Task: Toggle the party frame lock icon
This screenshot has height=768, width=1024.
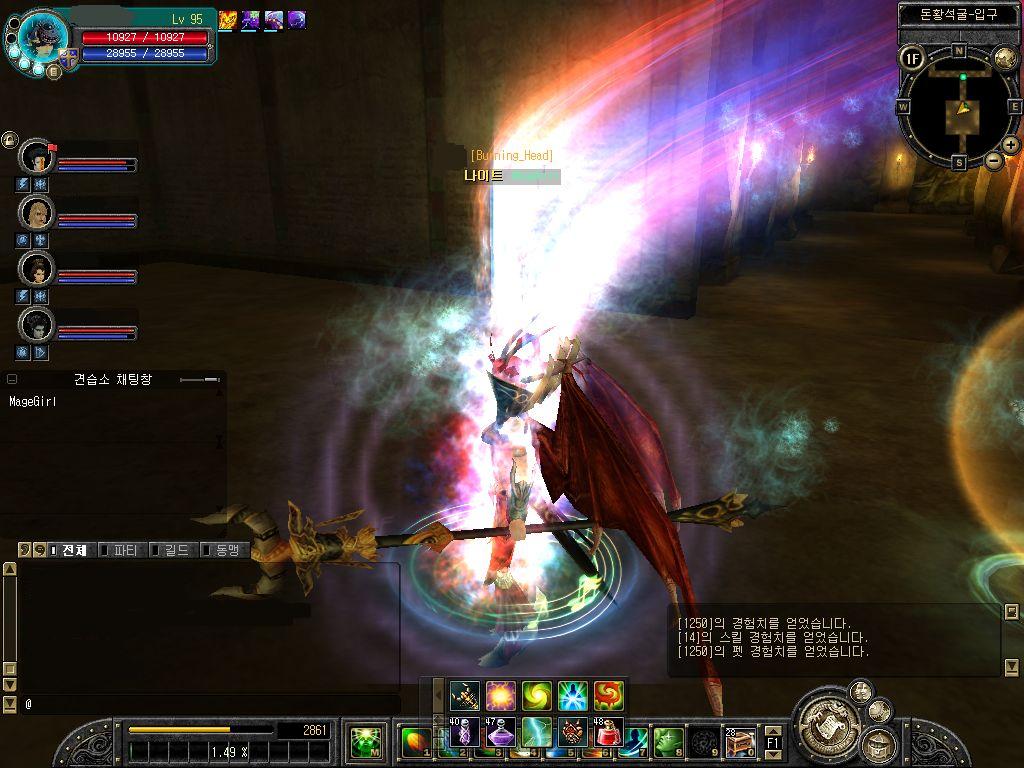Action: coord(9,140)
